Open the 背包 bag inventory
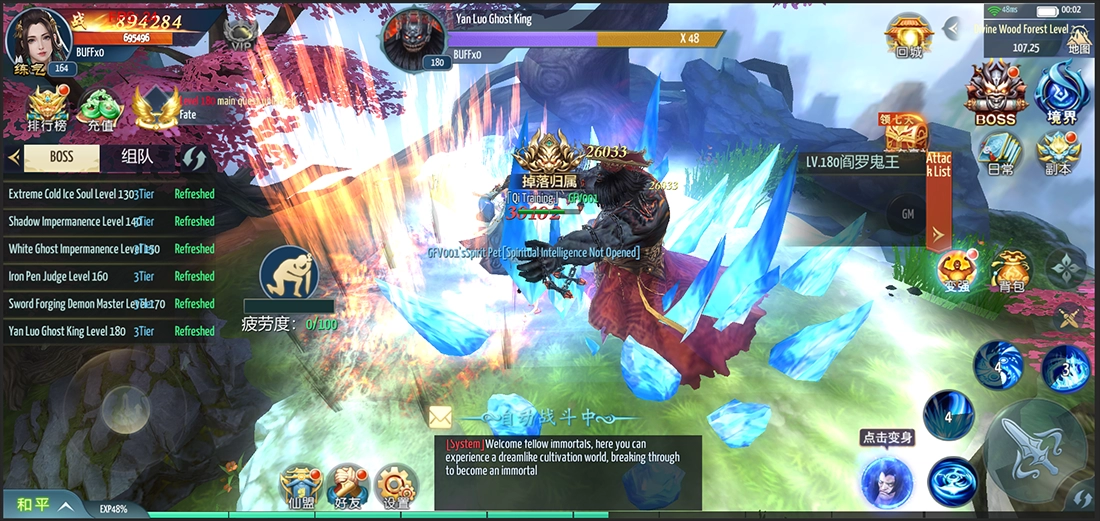This screenshot has width=1100, height=521. [x=1011, y=271]
